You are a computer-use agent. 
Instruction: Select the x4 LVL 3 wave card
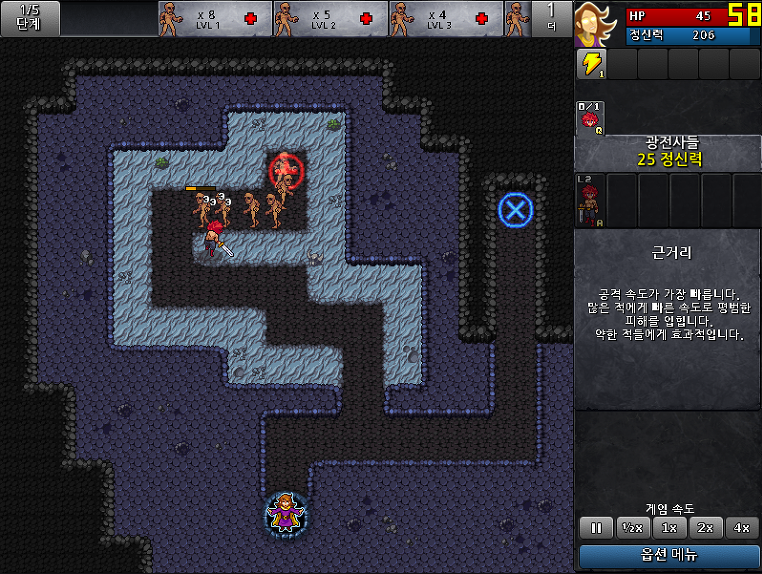(446, 18)
